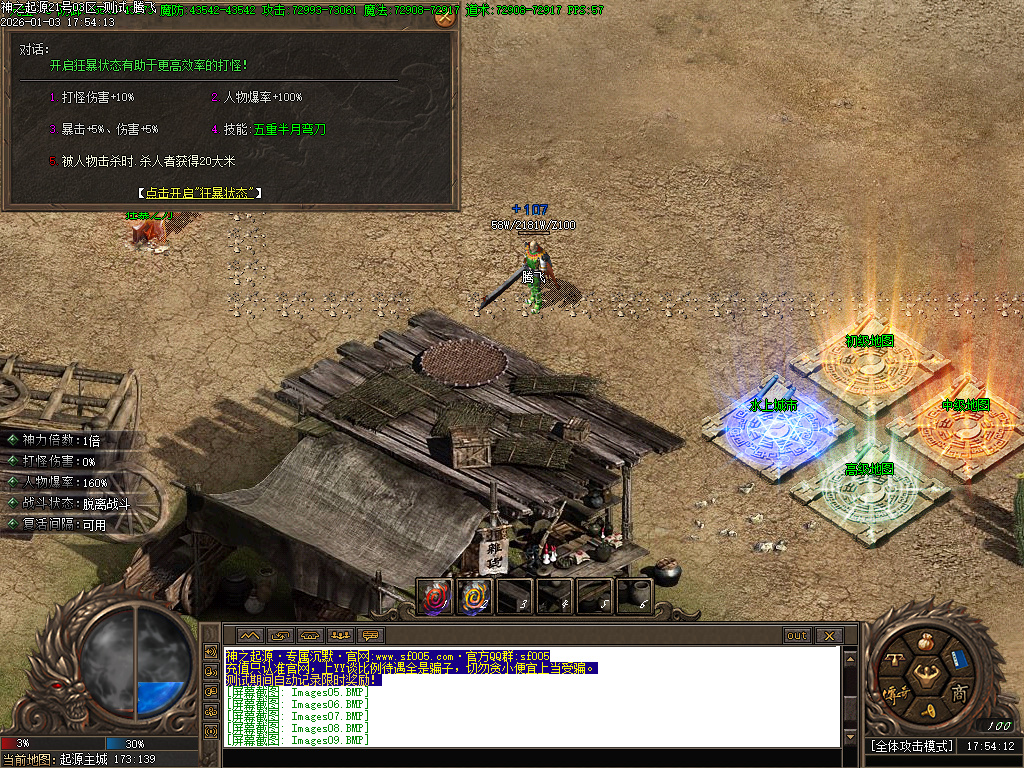Image resolution: width=1024 pixels, height=768 pixels.
Task: Close the chat panel with its X button
Action: 829,635
